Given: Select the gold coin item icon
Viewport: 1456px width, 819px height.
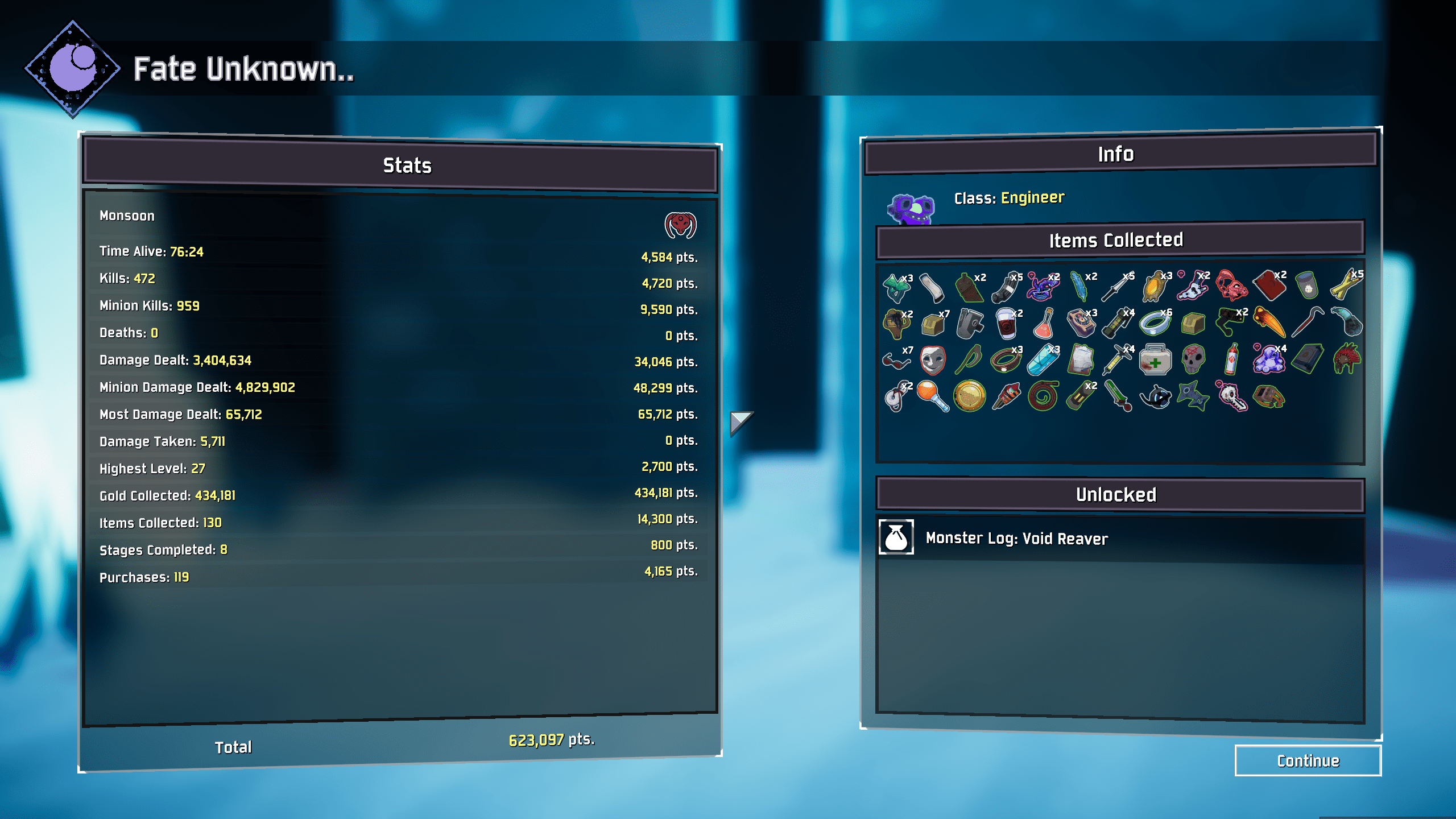Looking at the screenshot, I should tap(969, 396).
